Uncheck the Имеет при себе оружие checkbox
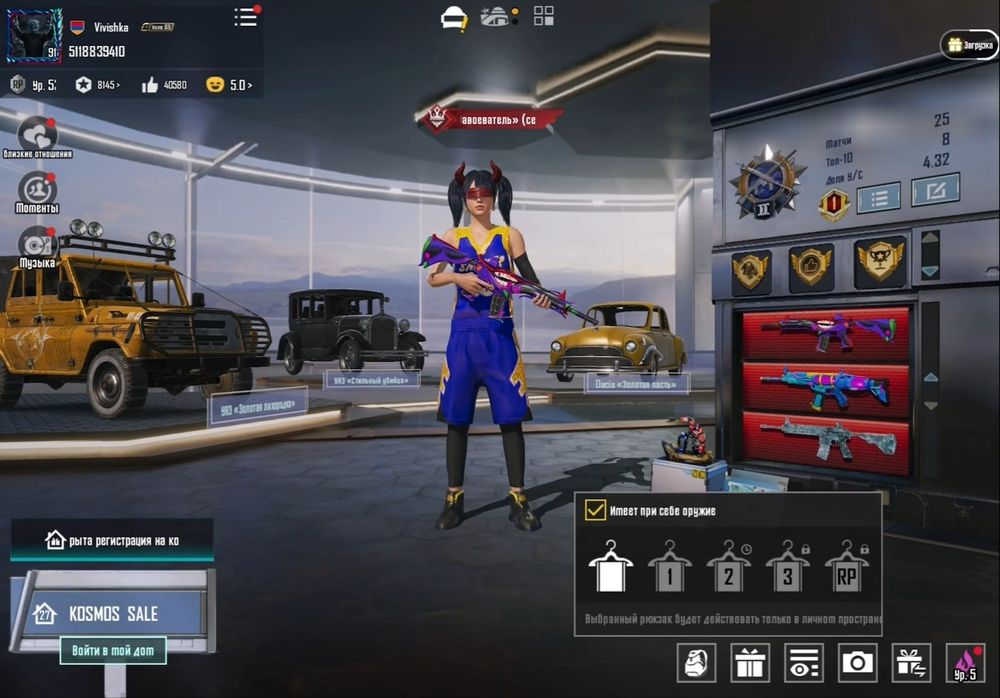 [x=596, y=510]
